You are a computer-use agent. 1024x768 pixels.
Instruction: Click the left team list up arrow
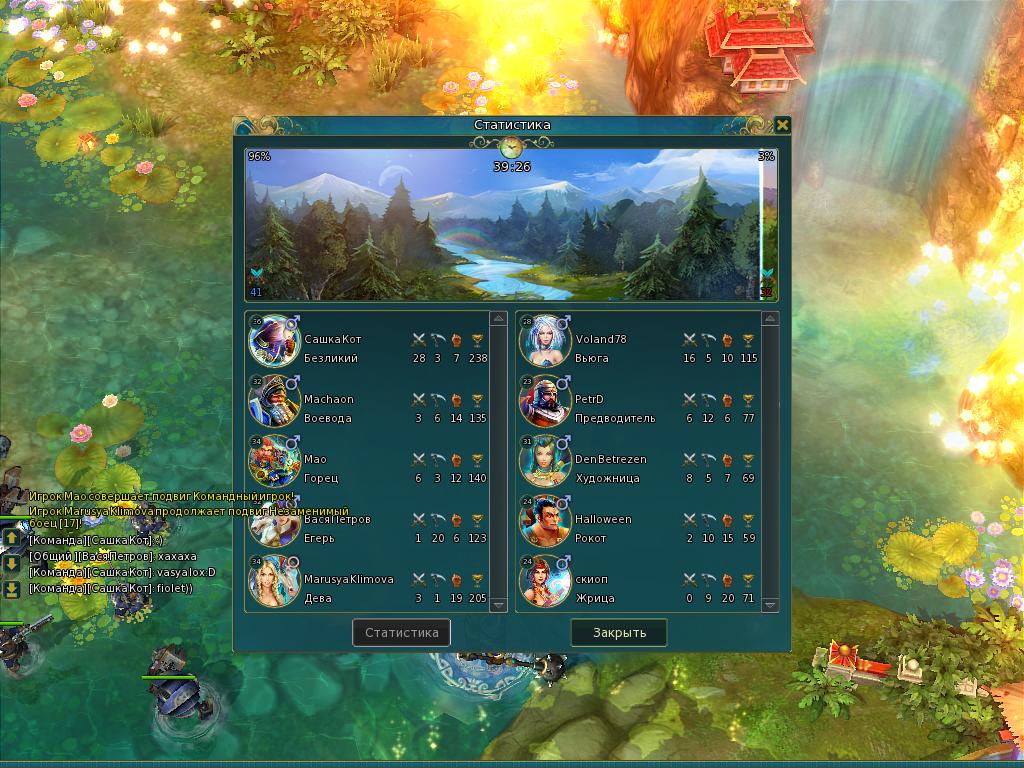[x=498, y=319]
